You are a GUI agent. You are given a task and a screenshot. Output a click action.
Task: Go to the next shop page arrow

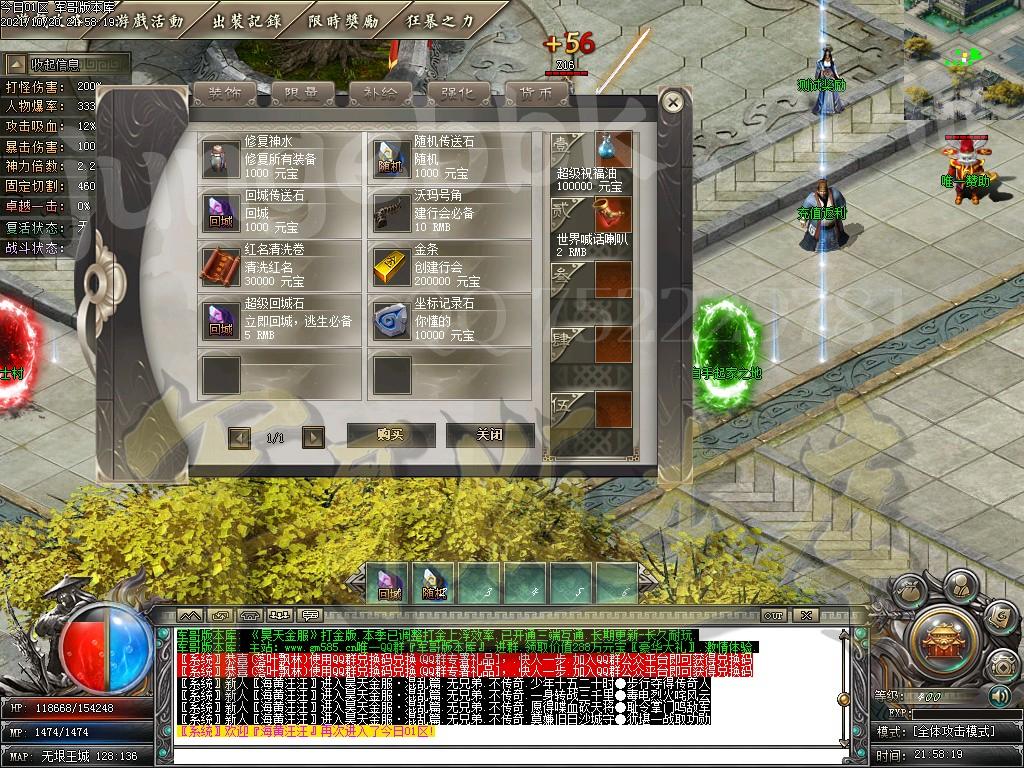point(313,437)
